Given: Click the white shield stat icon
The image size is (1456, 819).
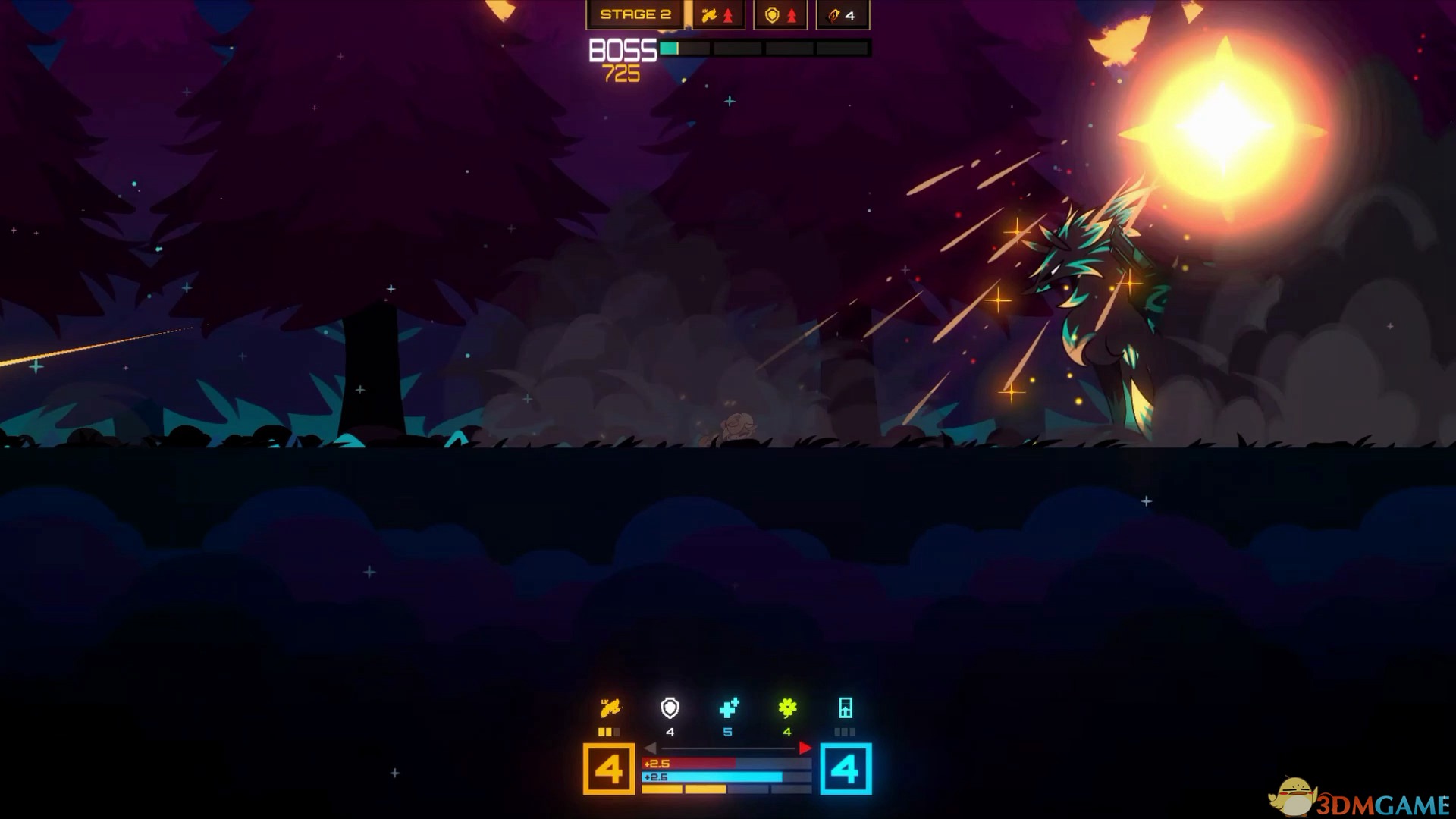Looking at the screenshot, I should 670,708.
